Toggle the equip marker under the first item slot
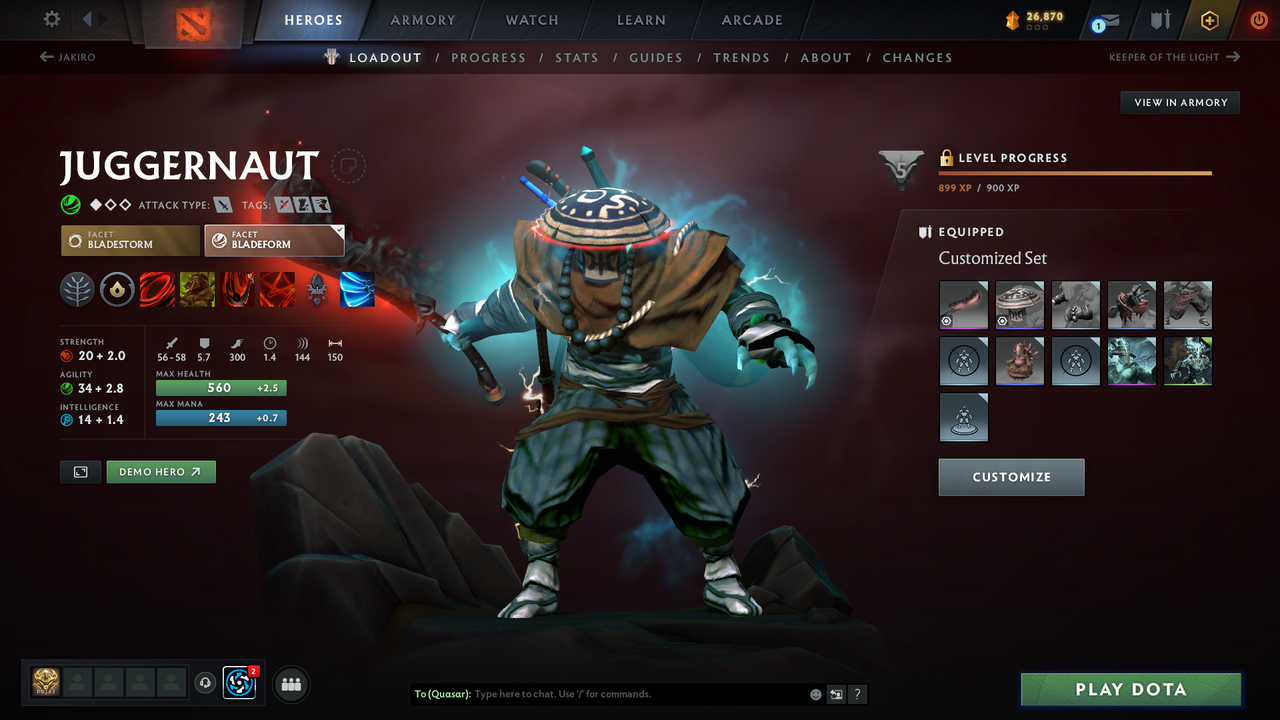The height and width of the screenshot is (720, 1280). coord(944,323)
